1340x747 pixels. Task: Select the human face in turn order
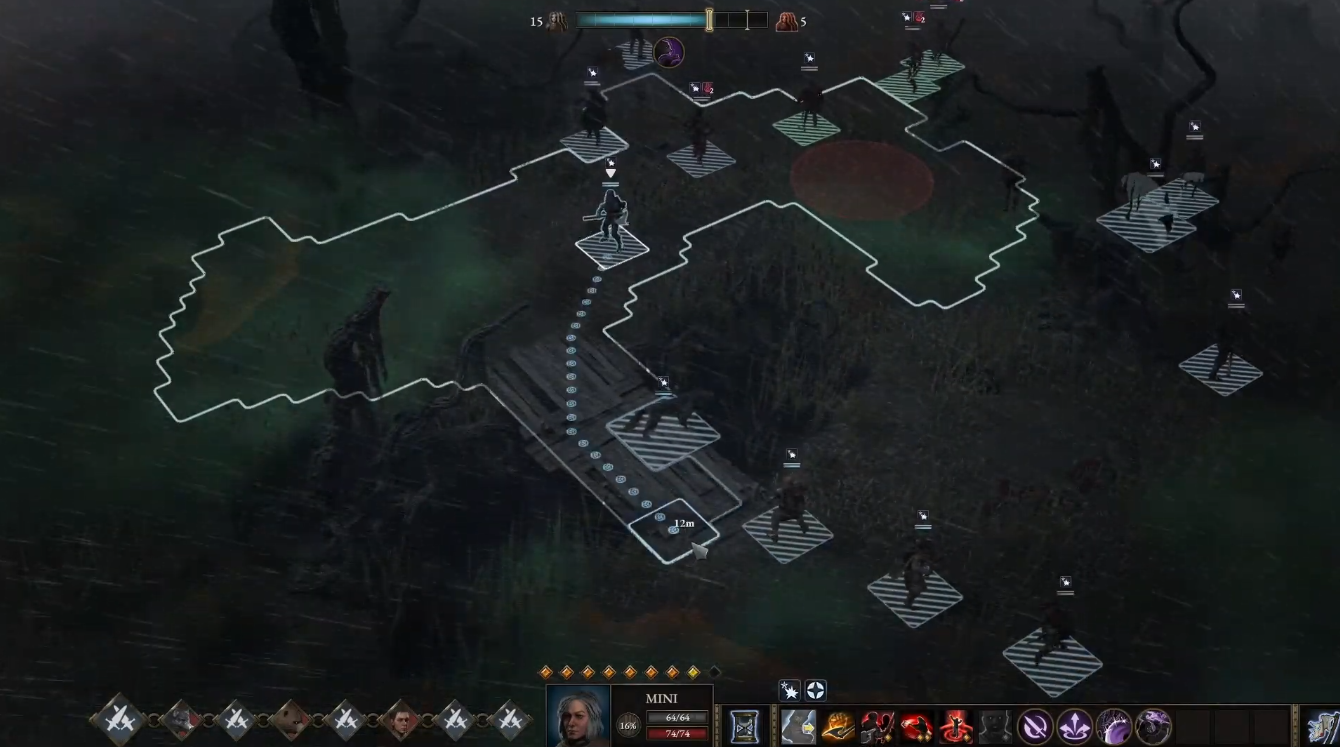point(400,719)
